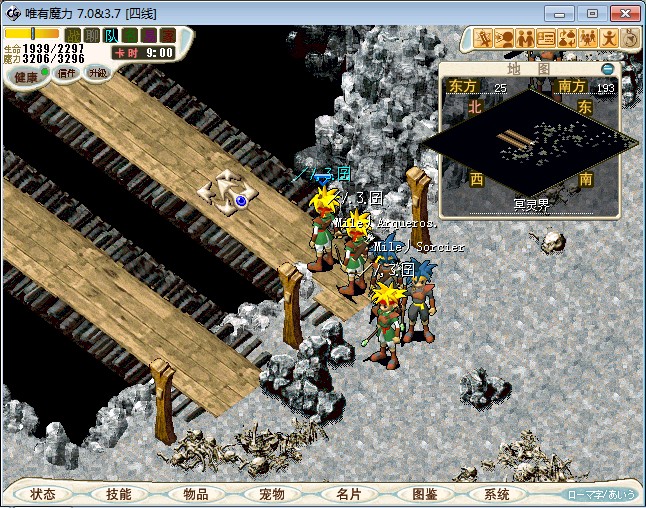This screenshot has width=646, height=508.
Task: Open the 系统 system menu
Action: 497,494
